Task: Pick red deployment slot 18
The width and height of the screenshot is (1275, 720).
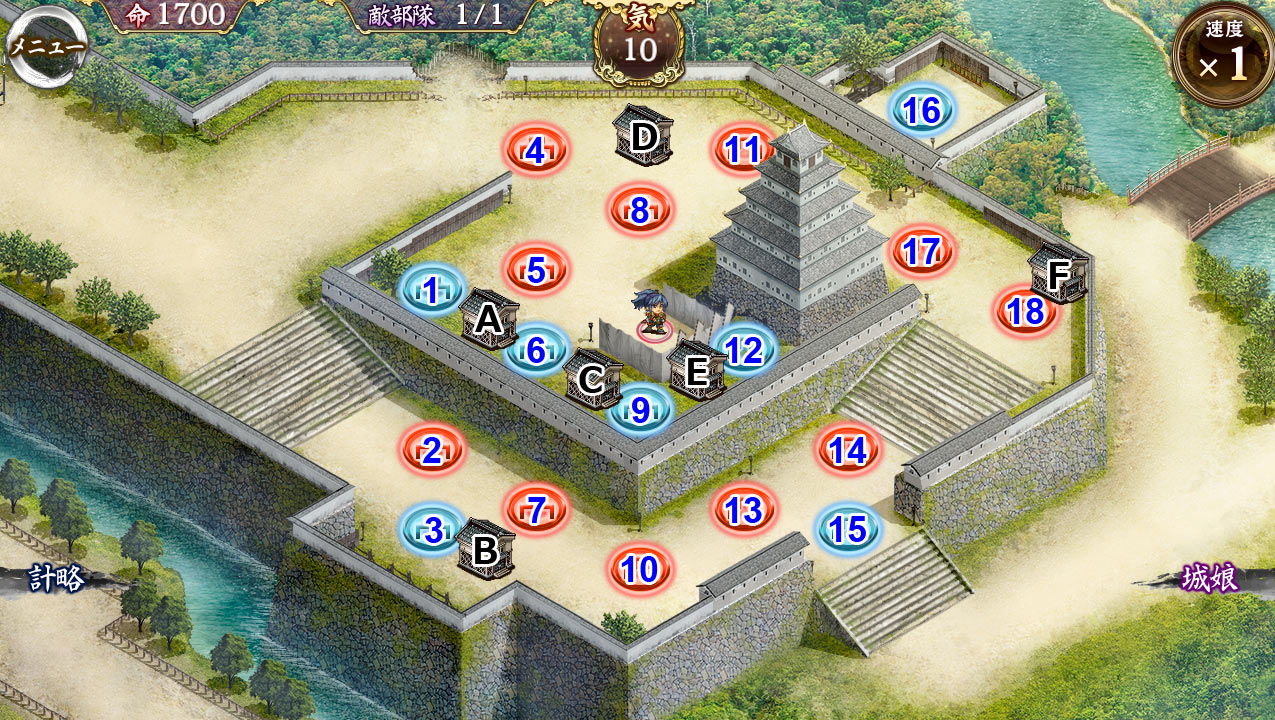Action: tap(1026, 312)
